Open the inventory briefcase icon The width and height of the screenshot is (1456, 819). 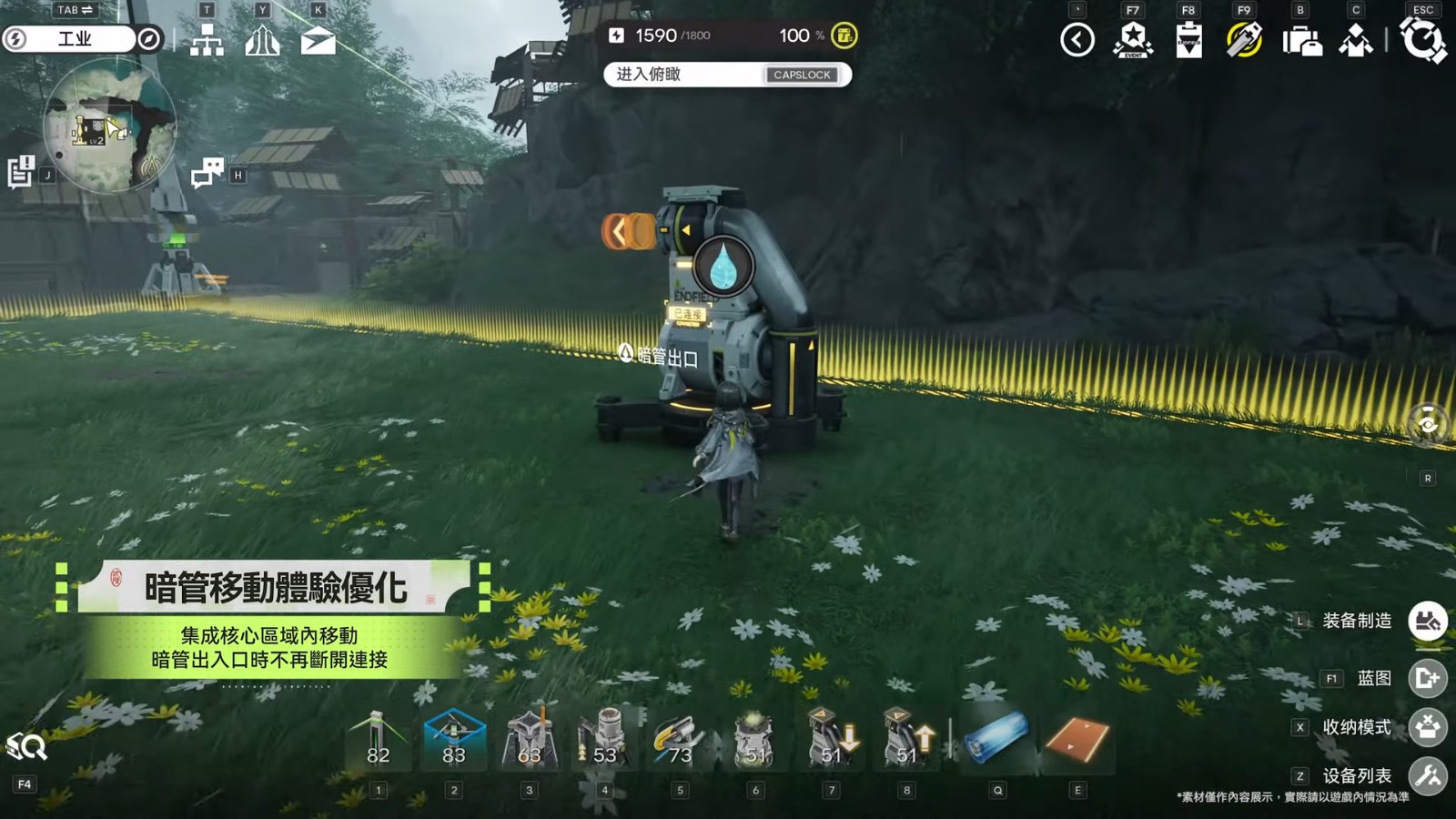tap(1303, 41)
